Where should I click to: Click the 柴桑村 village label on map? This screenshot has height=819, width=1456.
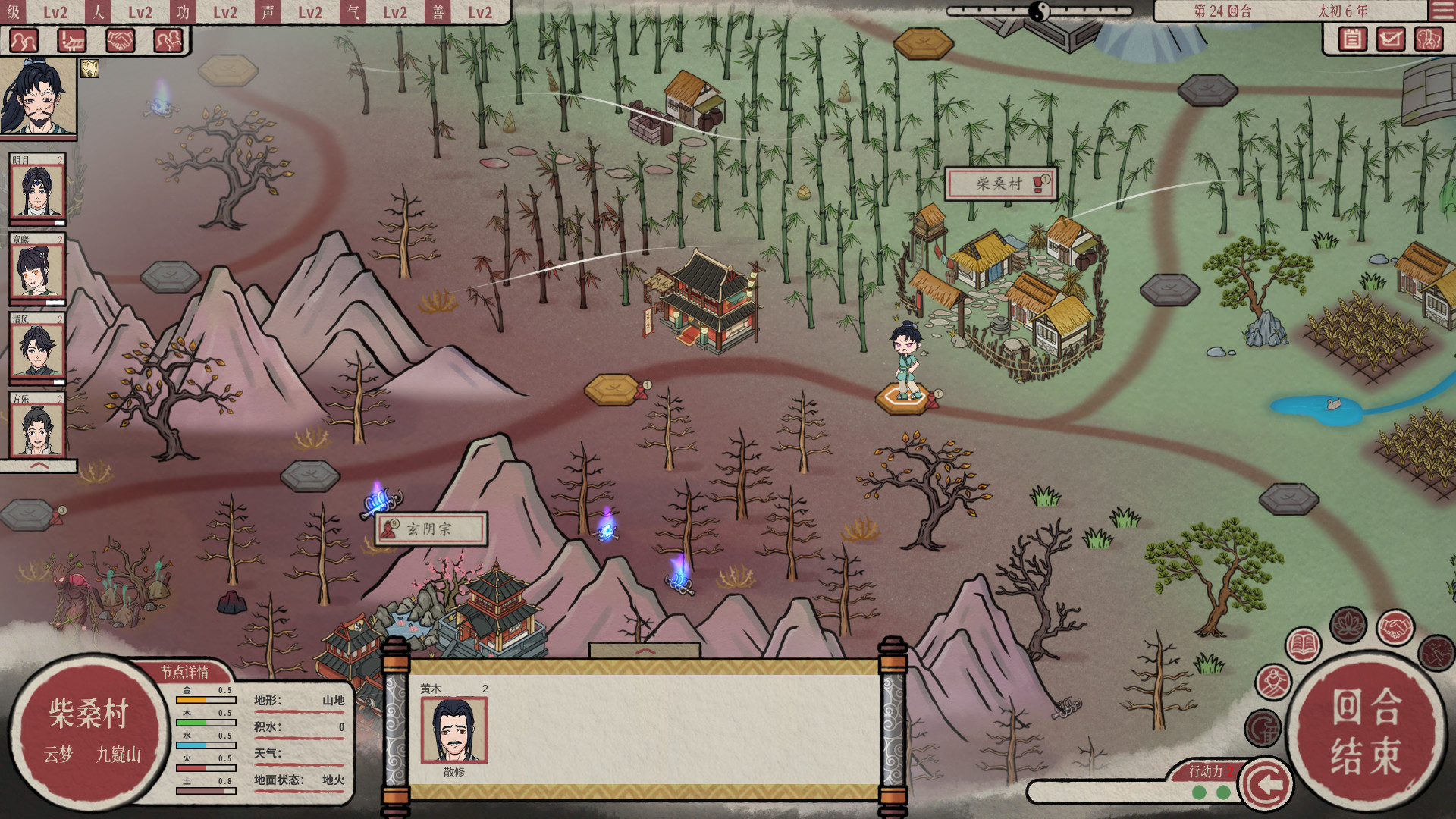[999, 184]
